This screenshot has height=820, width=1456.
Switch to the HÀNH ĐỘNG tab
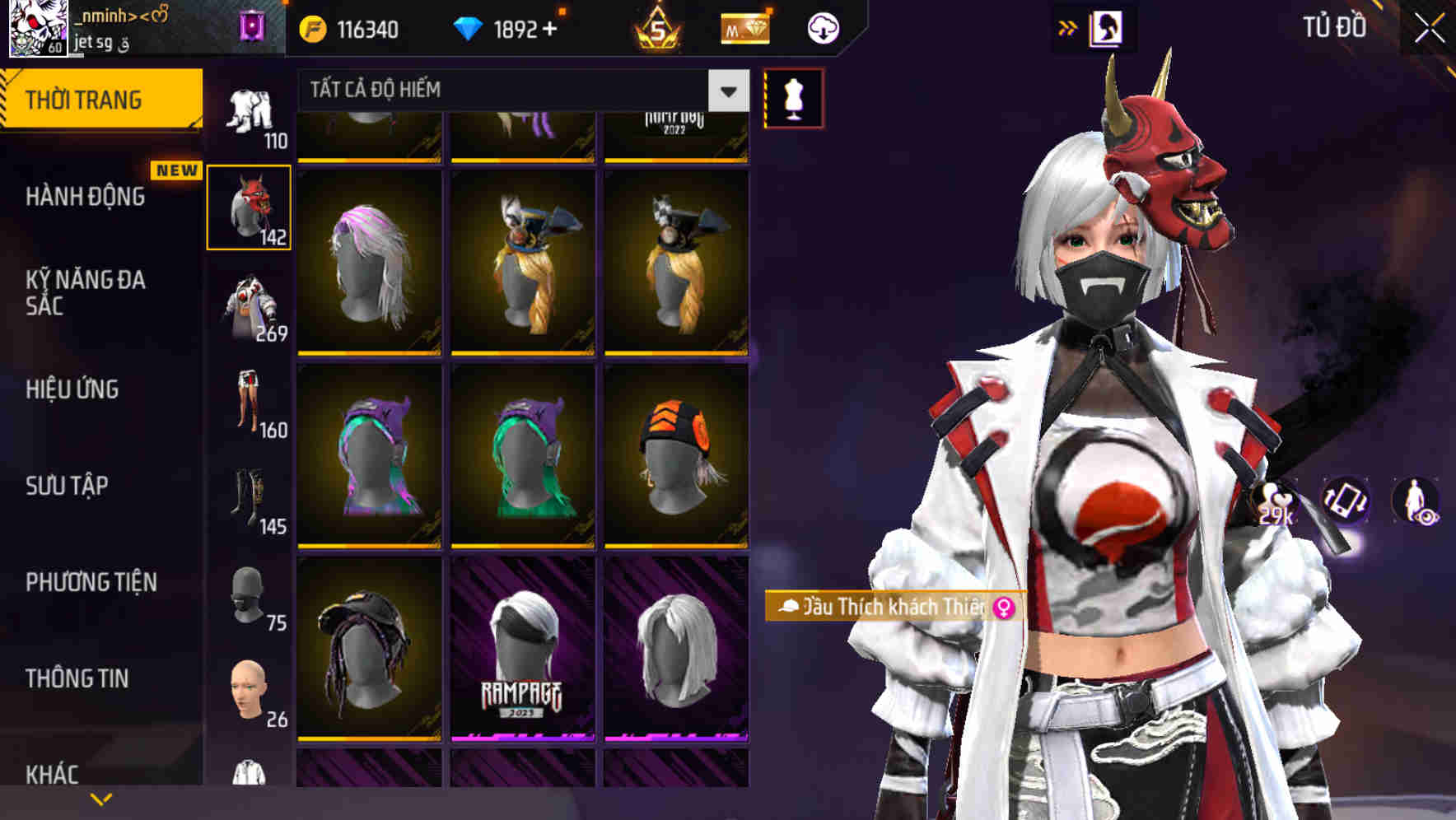86,197
